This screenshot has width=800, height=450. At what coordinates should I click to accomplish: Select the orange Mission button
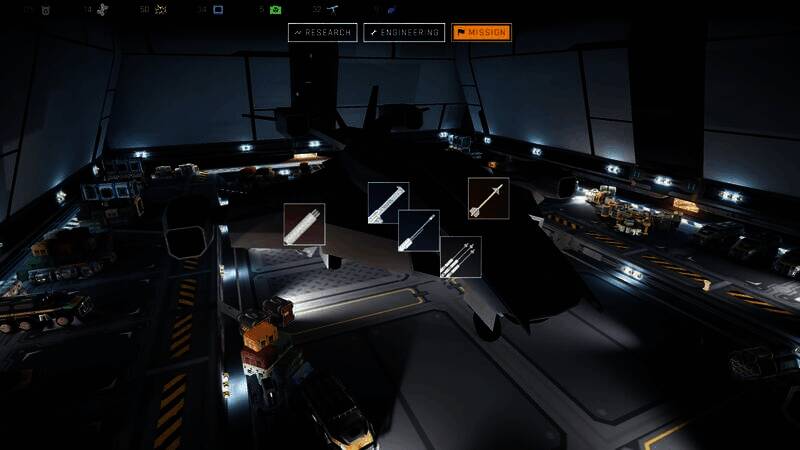point(481,33)
